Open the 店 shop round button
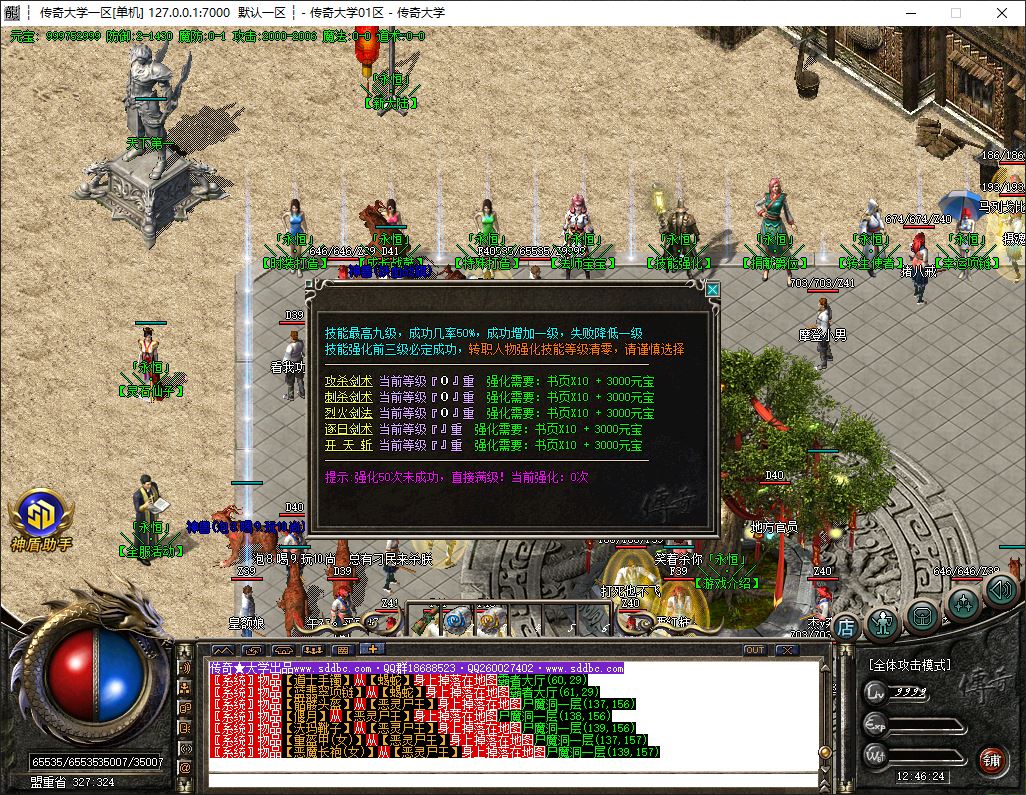1026x795 pixels. (846, 626)
